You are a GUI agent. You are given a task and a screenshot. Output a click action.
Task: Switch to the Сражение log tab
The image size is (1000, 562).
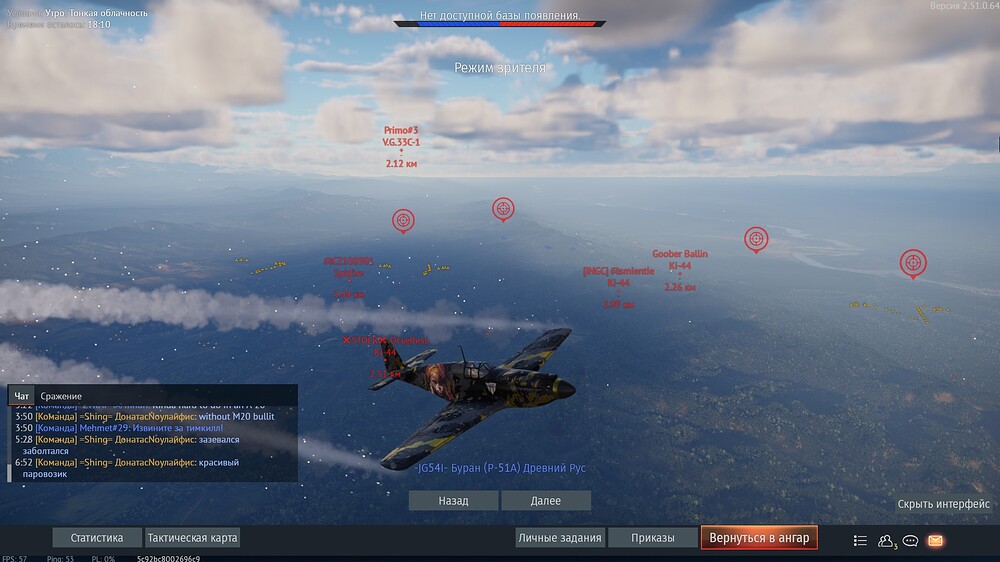tap(61, 396)
